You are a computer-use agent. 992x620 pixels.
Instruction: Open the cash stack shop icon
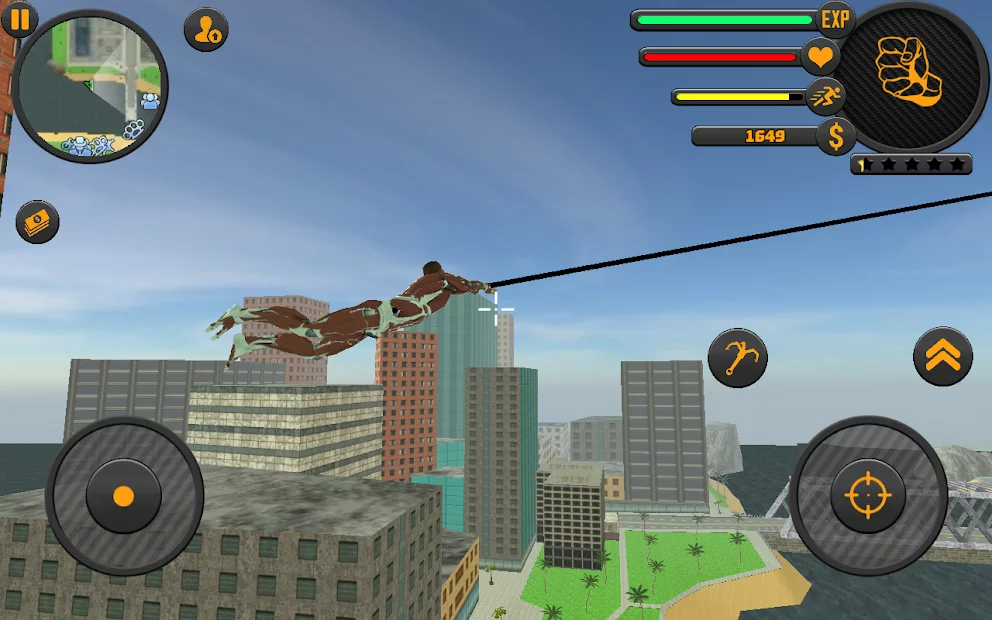(37, 221)
